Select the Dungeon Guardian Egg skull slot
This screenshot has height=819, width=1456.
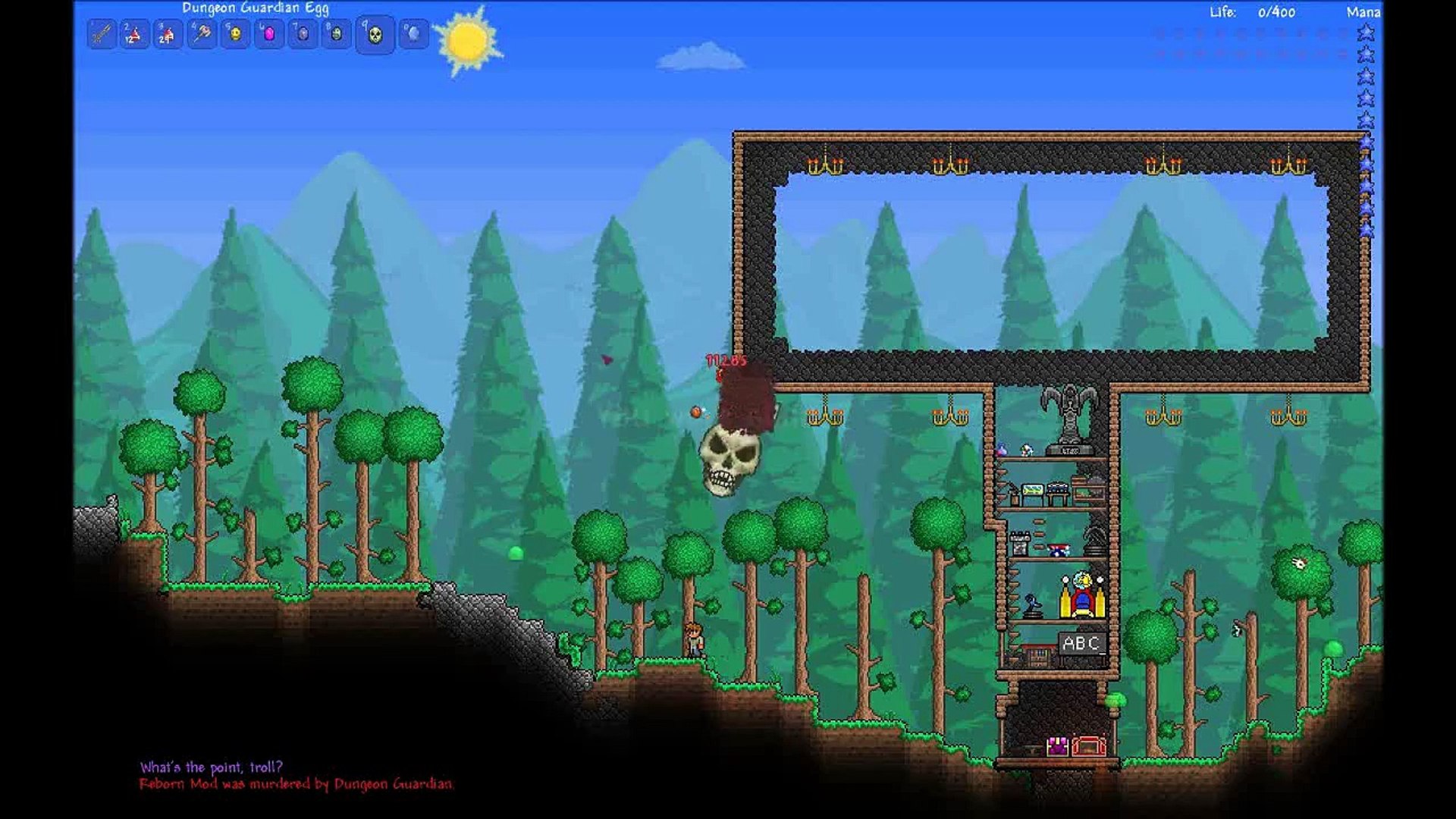click(x=375, y=35)
